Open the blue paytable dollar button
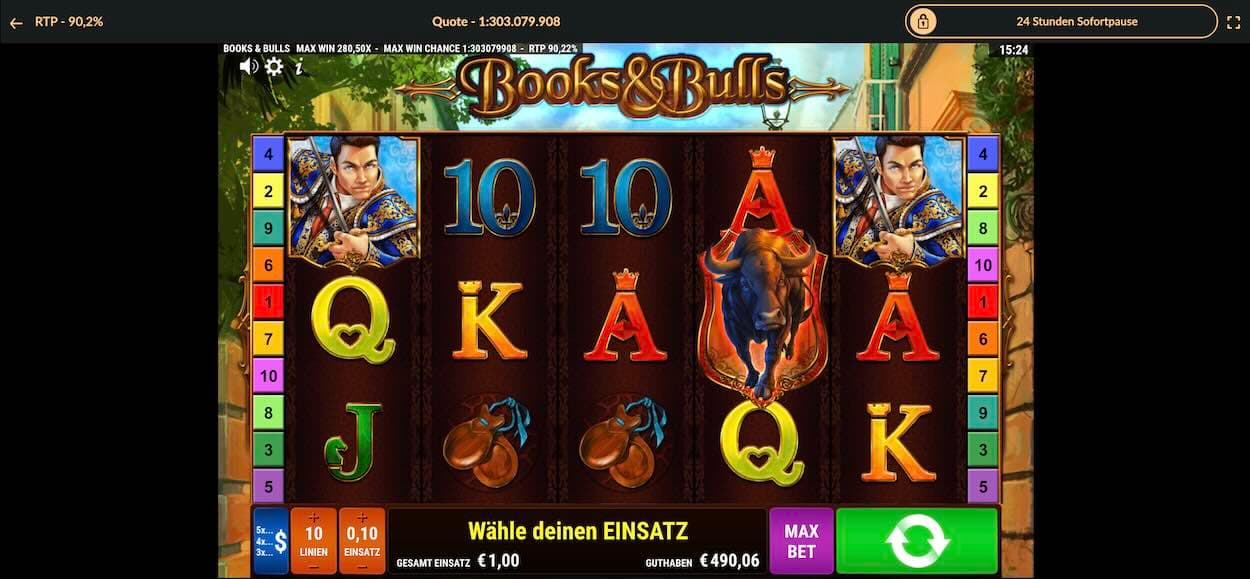Screen dimensions: 1250x579 click(x=271, y=541)
